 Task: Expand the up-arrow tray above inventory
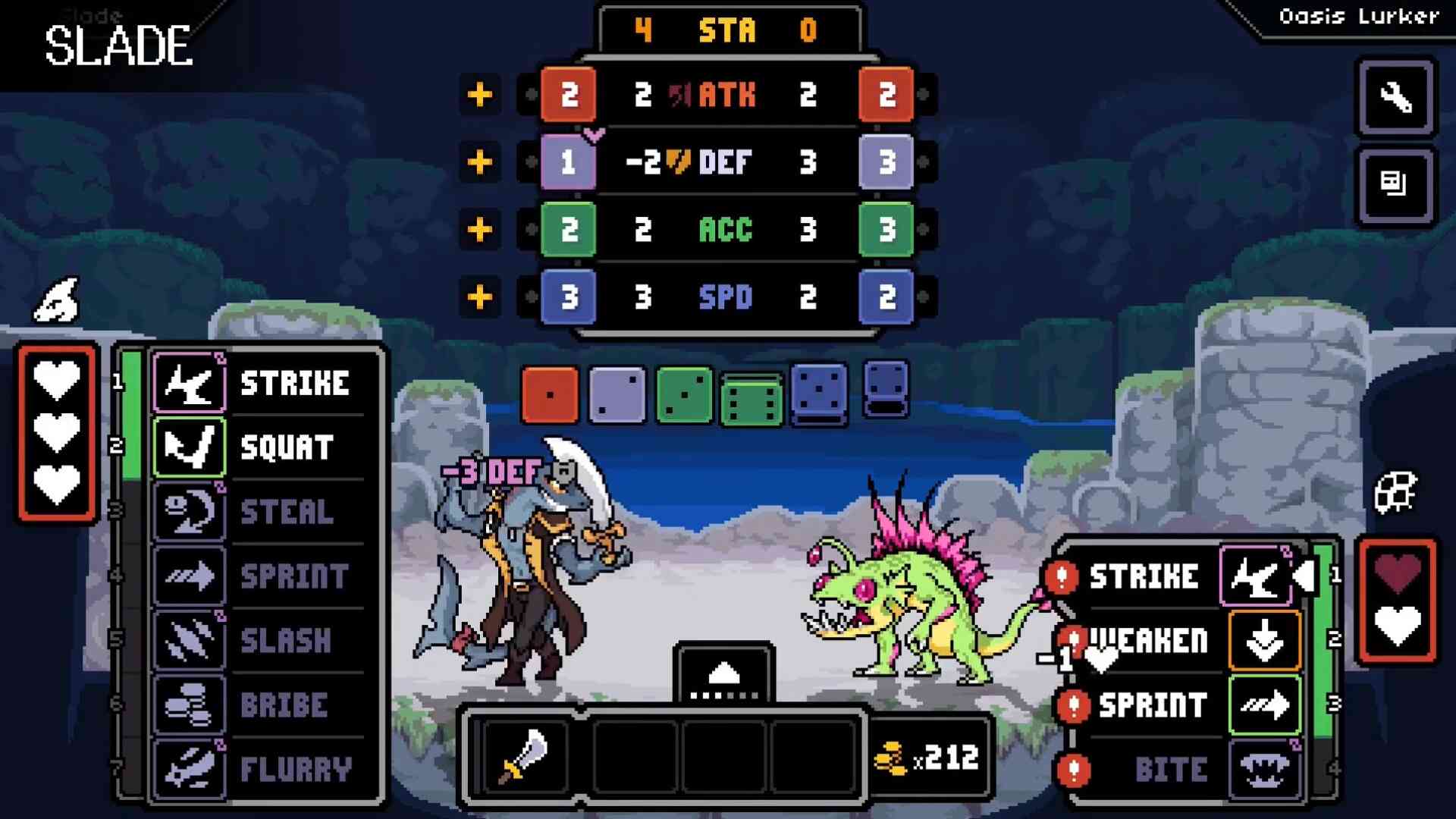point(723,673)
